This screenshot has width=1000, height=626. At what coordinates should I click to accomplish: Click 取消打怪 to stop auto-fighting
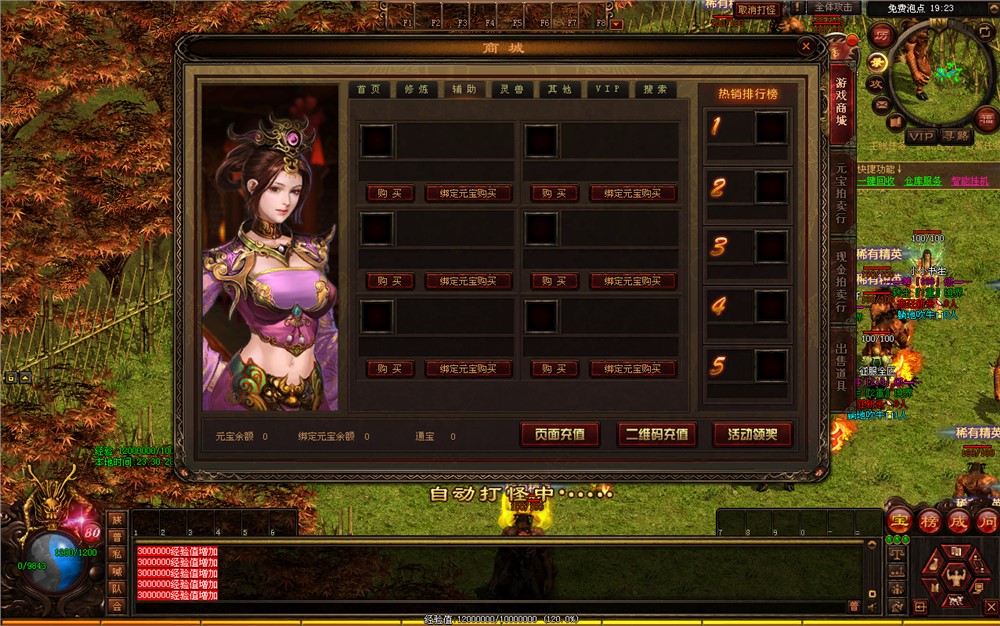pyautogui.click(x=758, y=9)
